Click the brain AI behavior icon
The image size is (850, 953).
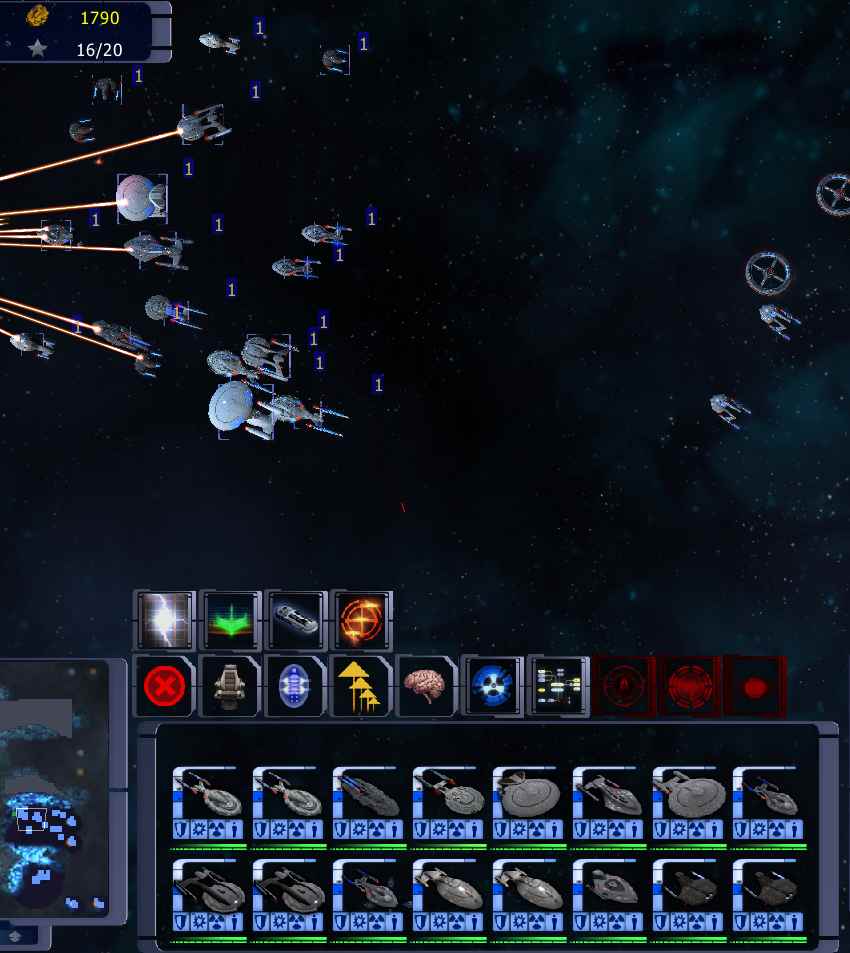(427, 686)
